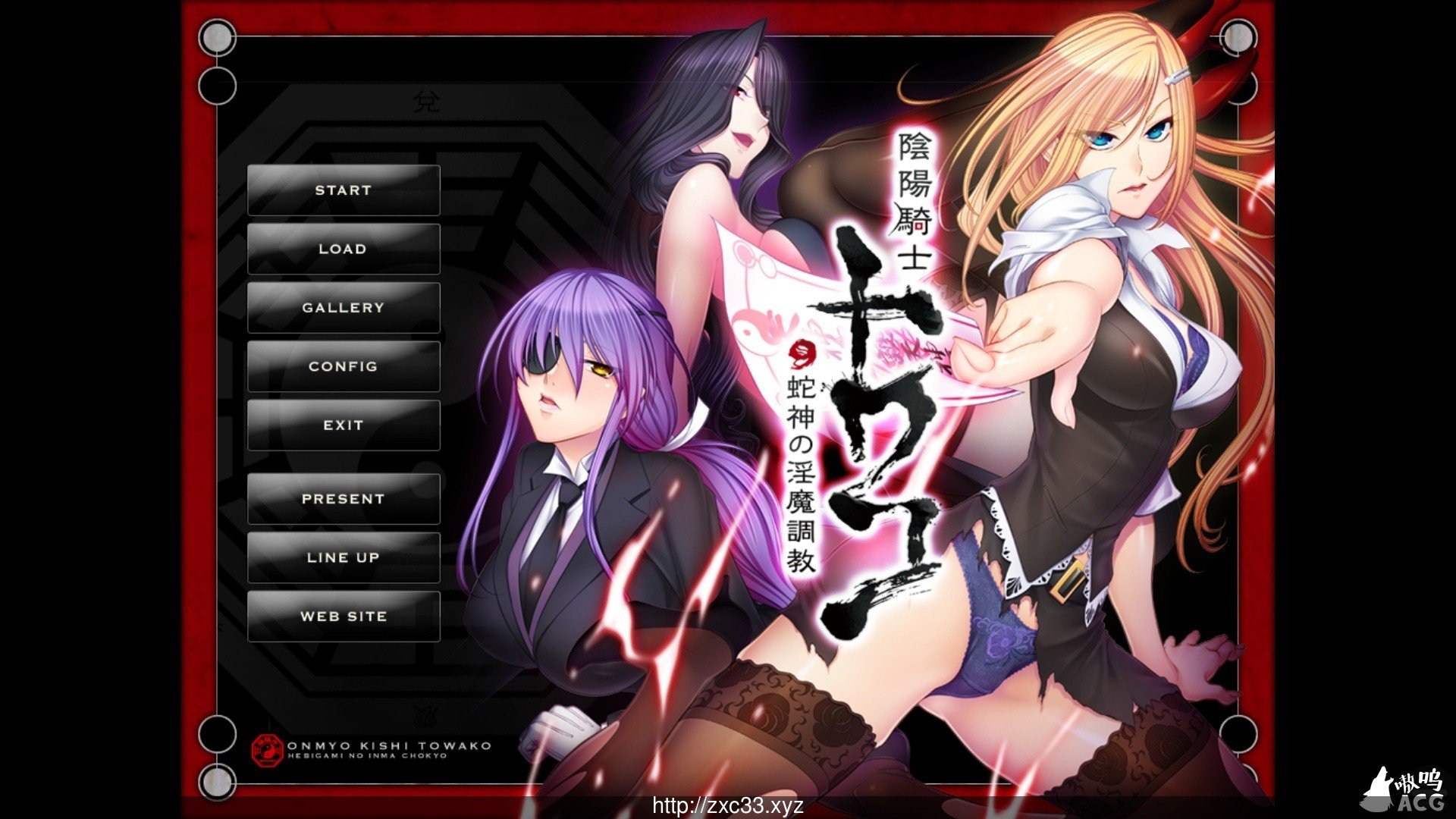Open the GALLERY menu
1456x819 pixels.
344,307
